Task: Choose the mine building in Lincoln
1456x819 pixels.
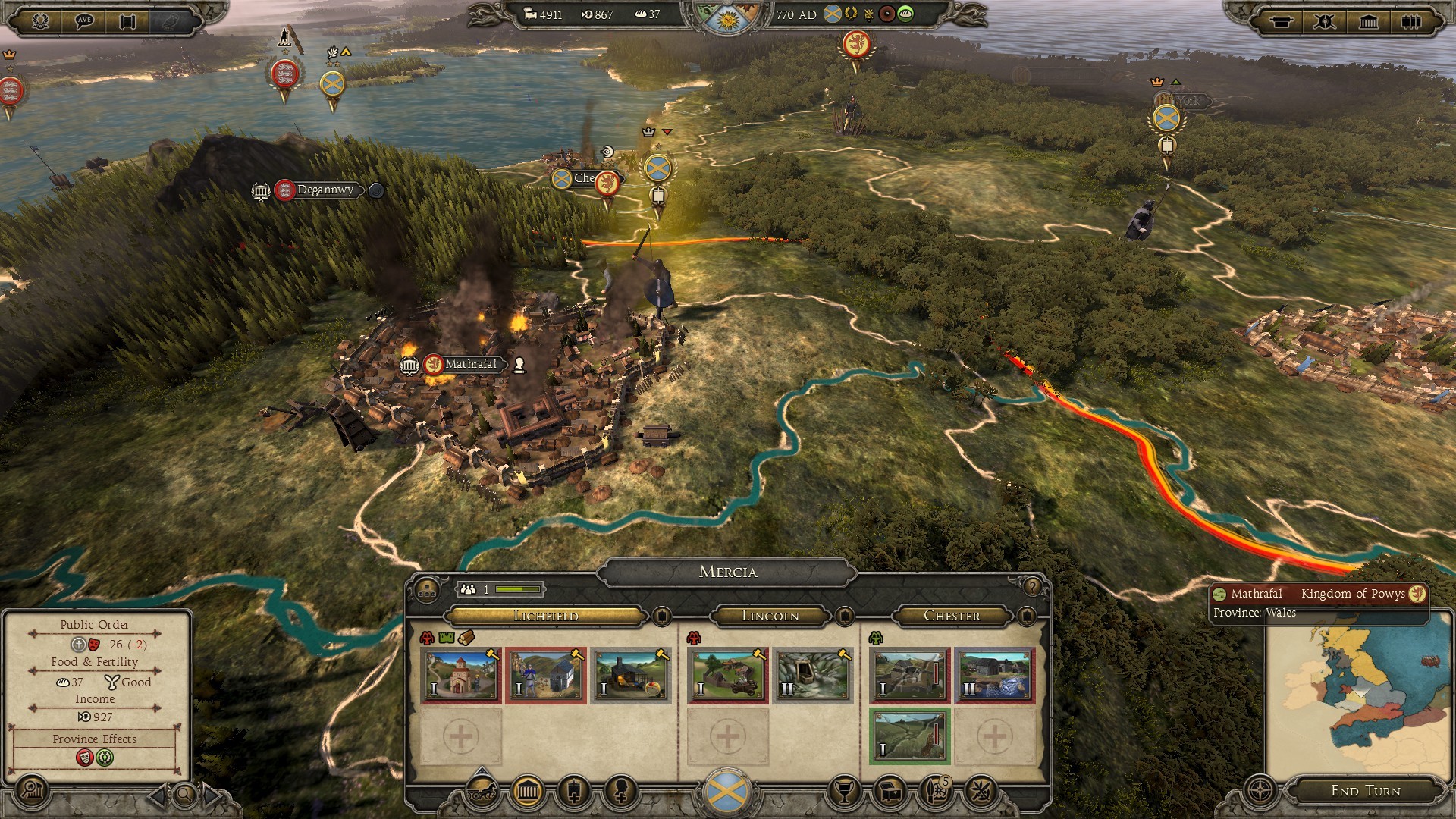Action: 813,675
